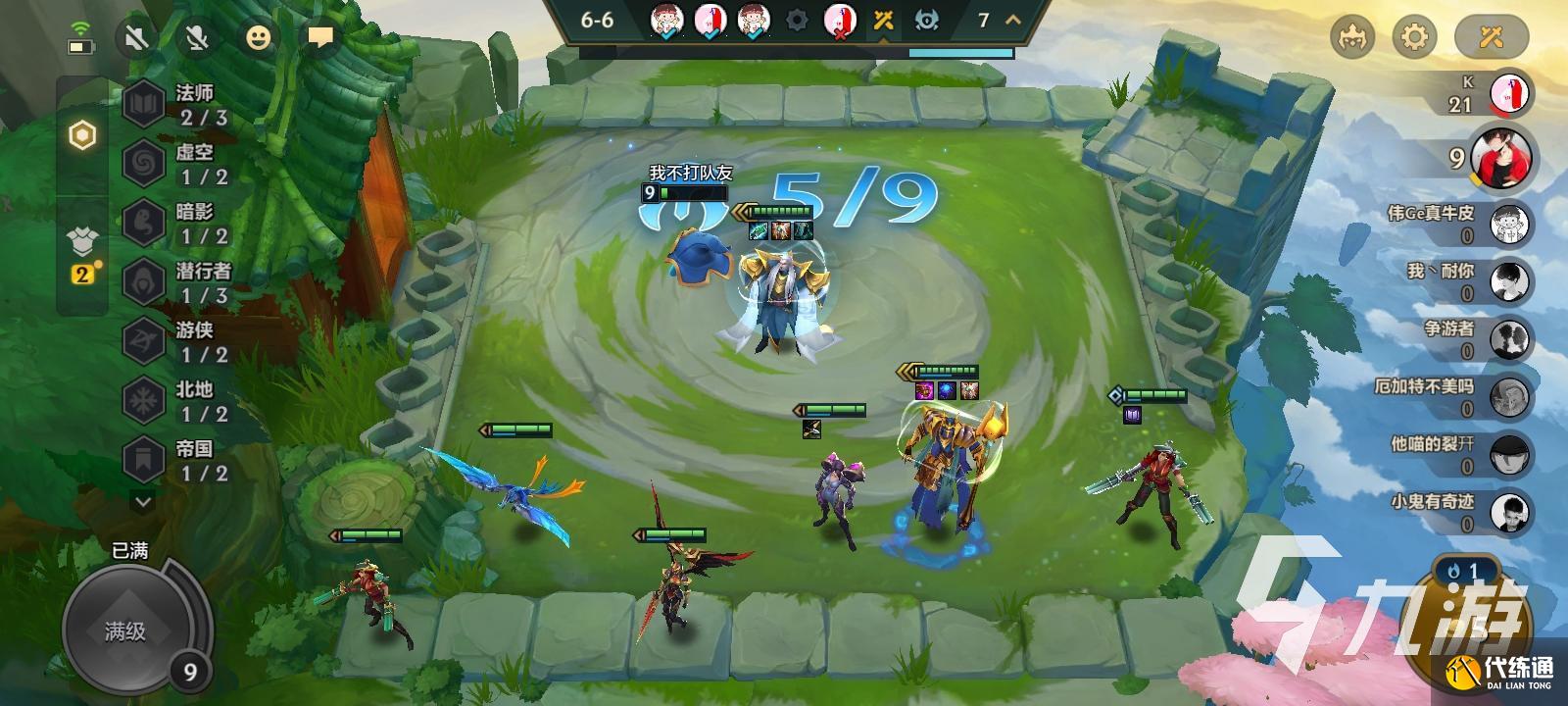Open the crossed swords button at top right
The height and width of the screenshot is (706, 1568).
[x=1491, y=38]
